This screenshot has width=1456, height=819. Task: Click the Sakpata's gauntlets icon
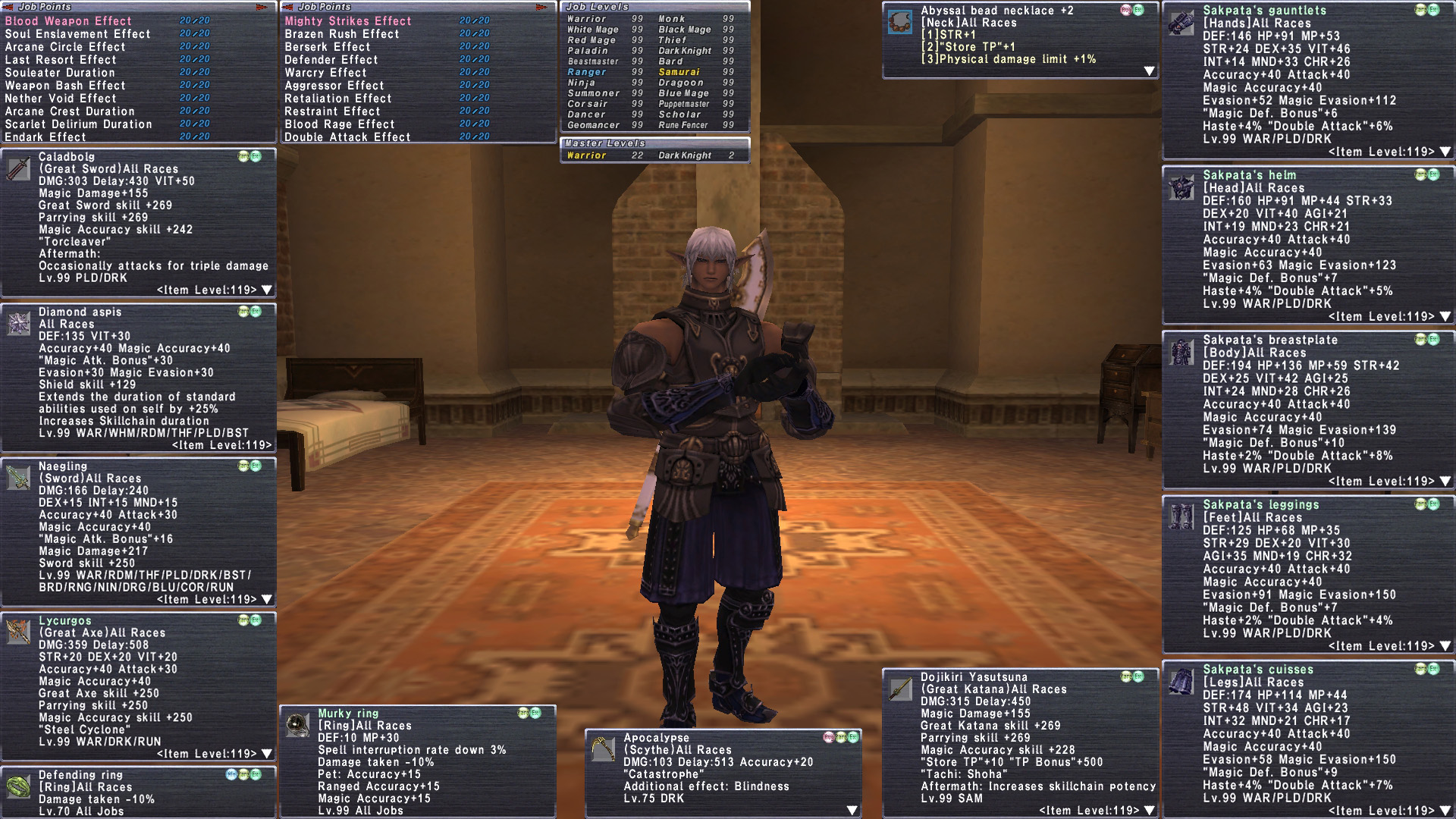point(1181,23)
